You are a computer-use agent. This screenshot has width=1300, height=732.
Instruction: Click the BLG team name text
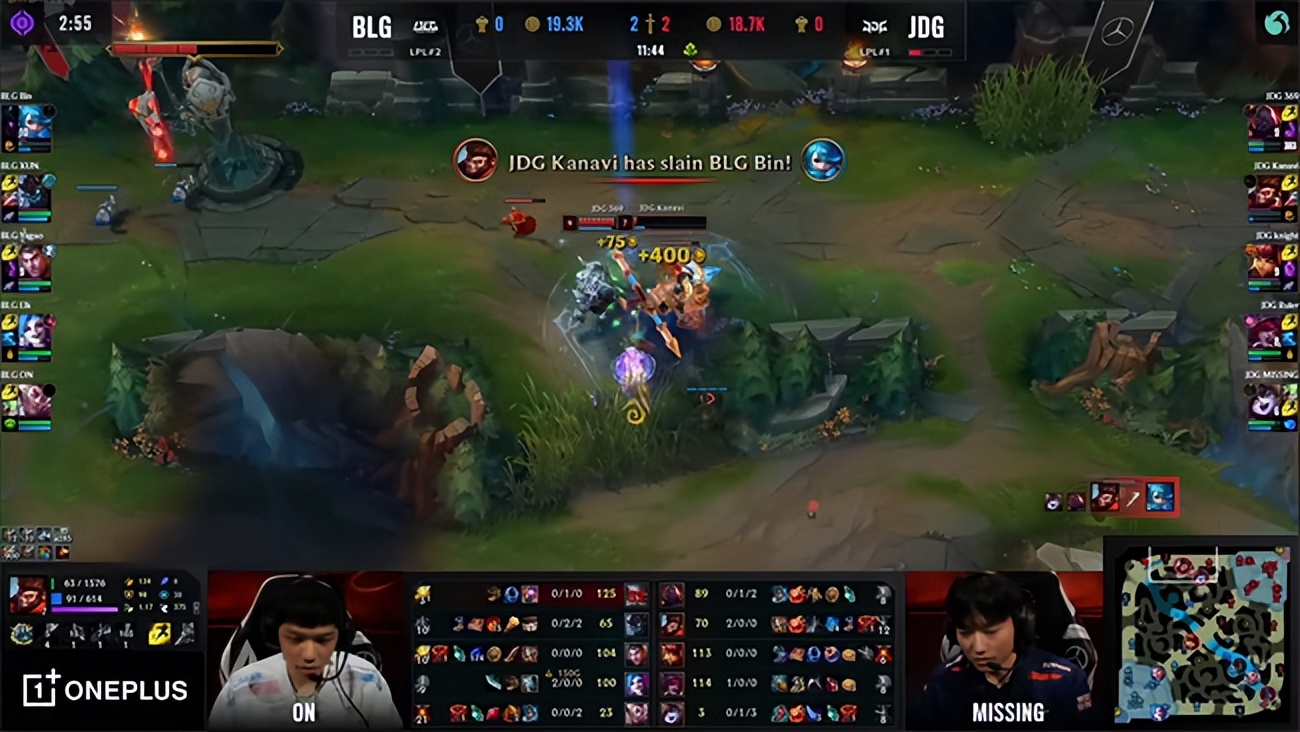coord(371,27)
